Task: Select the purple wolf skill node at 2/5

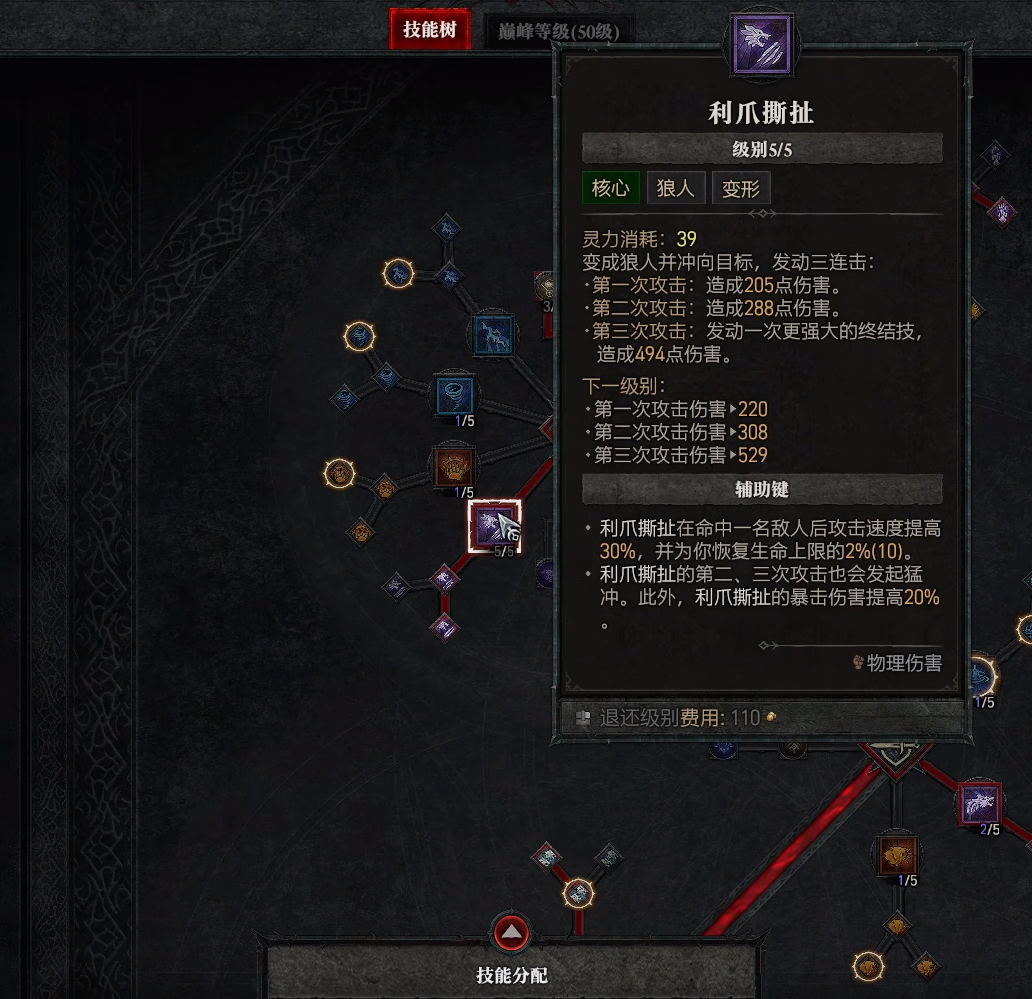Action: coord(980,804)
